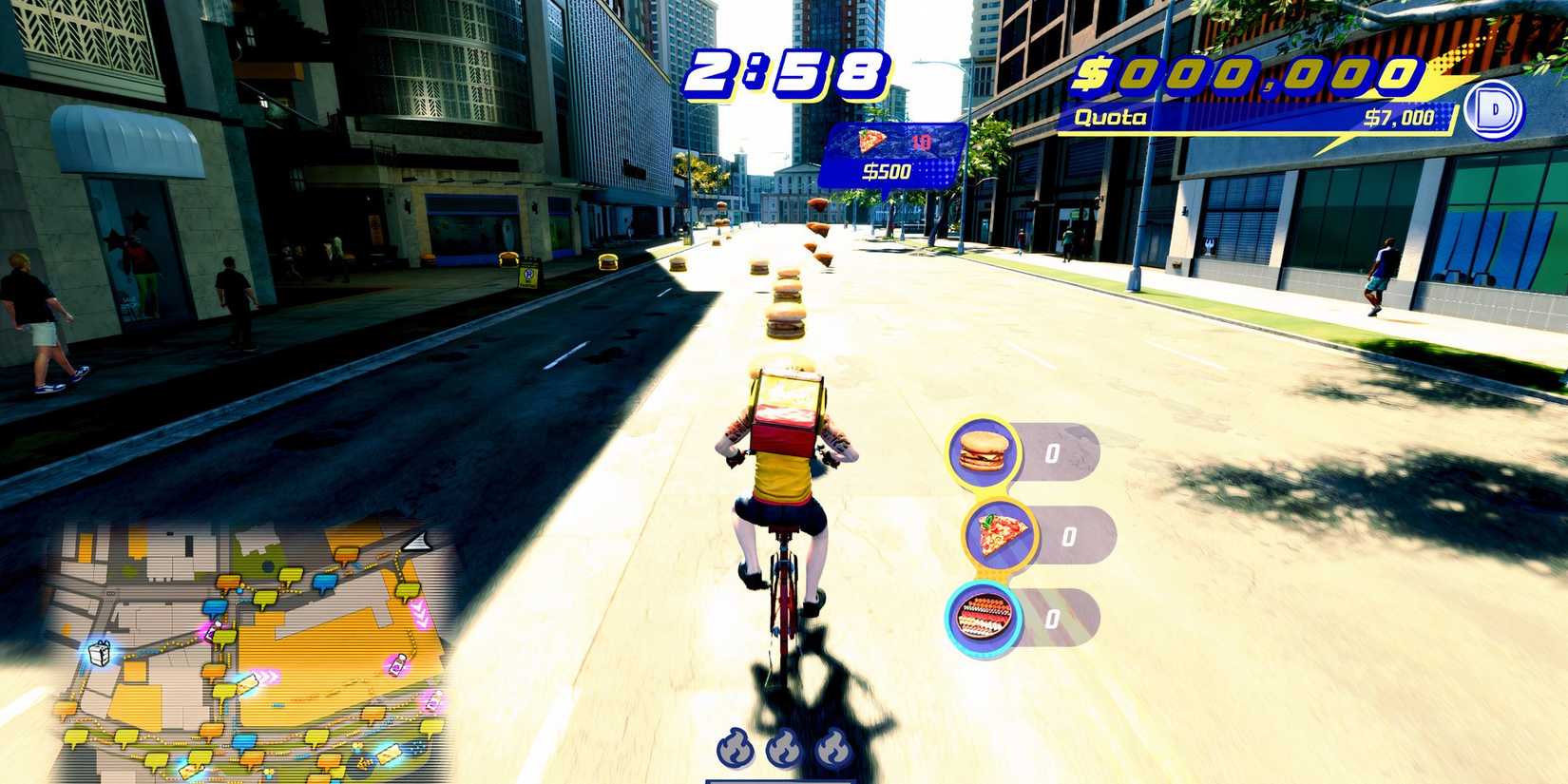Select the Quota bar showing $7,000

pos(1254,118)
